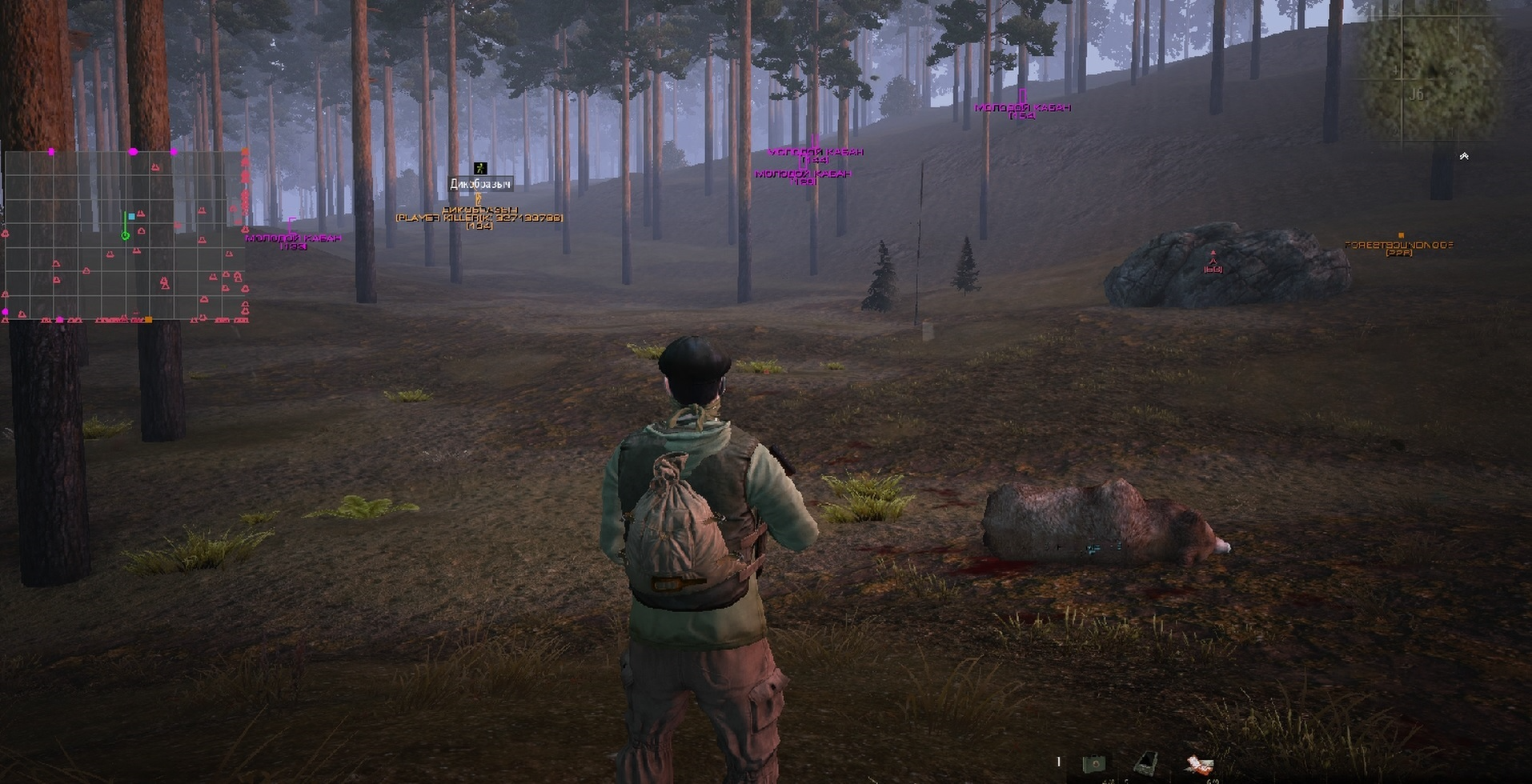Viewport: 1532px width, 784px height.
Task: Select the medkit case hotbar slot
Action: point(1093,763)
